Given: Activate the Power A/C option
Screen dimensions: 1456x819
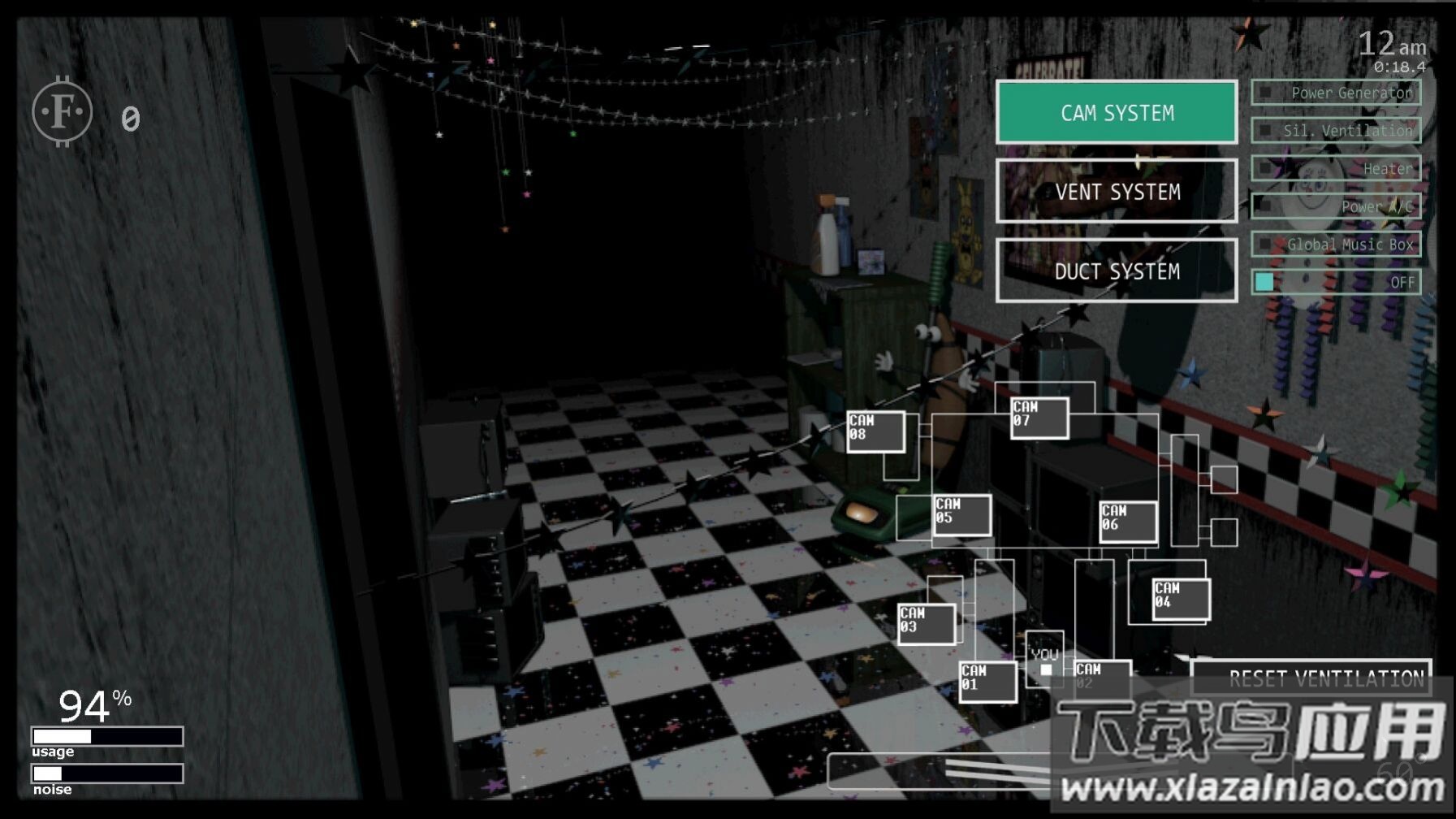Looking at the screenshot, I should click(x=1336, y=206).
